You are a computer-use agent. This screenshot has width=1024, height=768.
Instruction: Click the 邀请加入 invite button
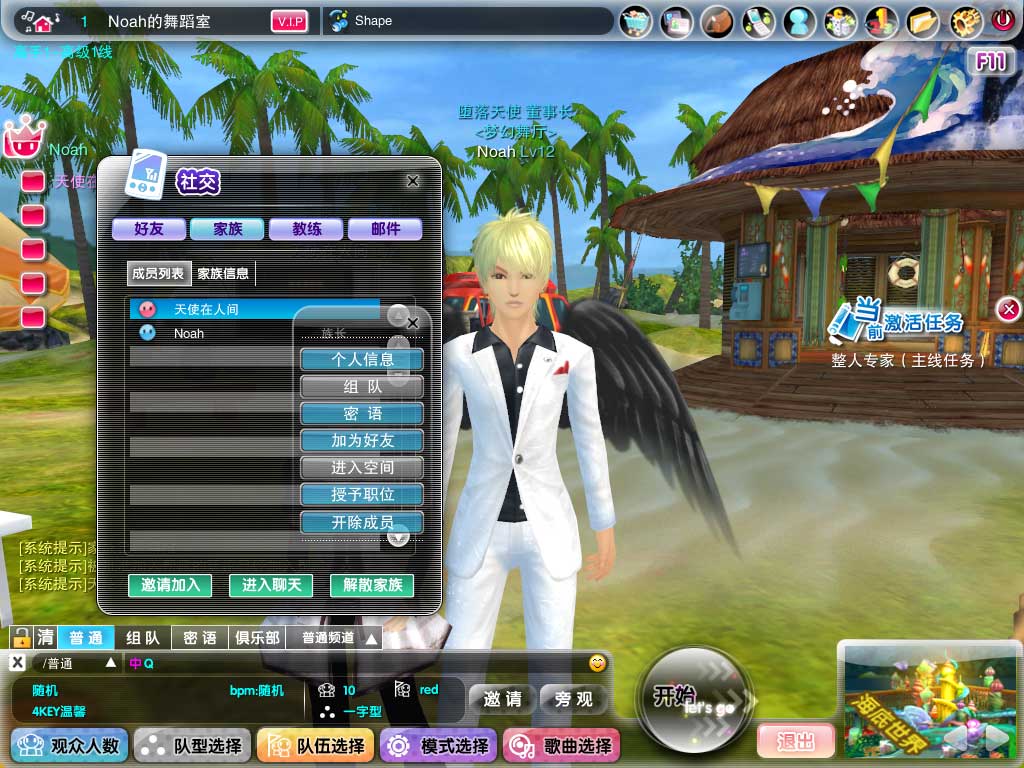coord(170,585)
